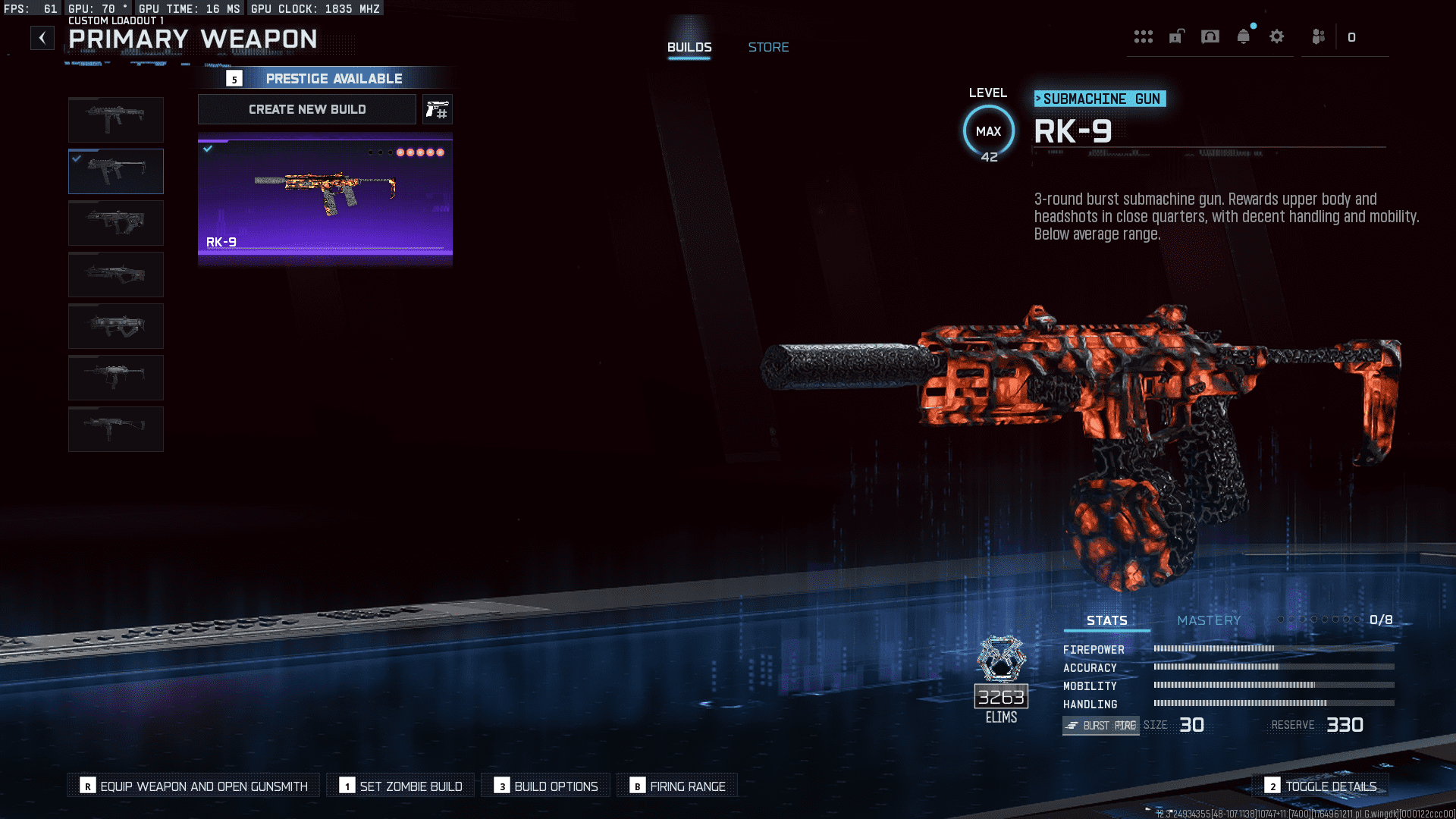1456x819 pixels.
Task: Select the RK-9 build card
Action: [325, 197]
